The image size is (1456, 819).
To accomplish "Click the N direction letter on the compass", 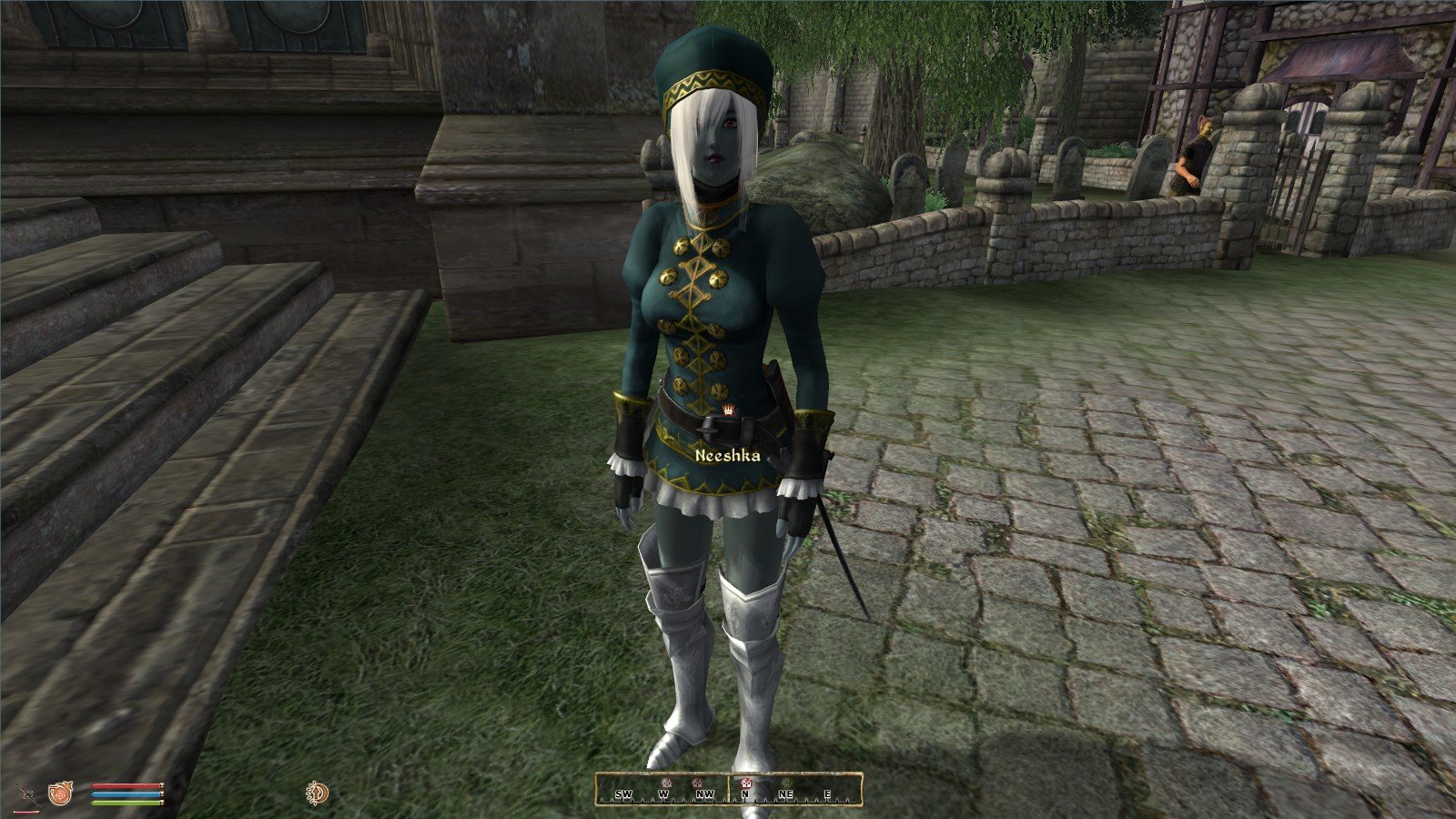I will [x=745, y=794].
